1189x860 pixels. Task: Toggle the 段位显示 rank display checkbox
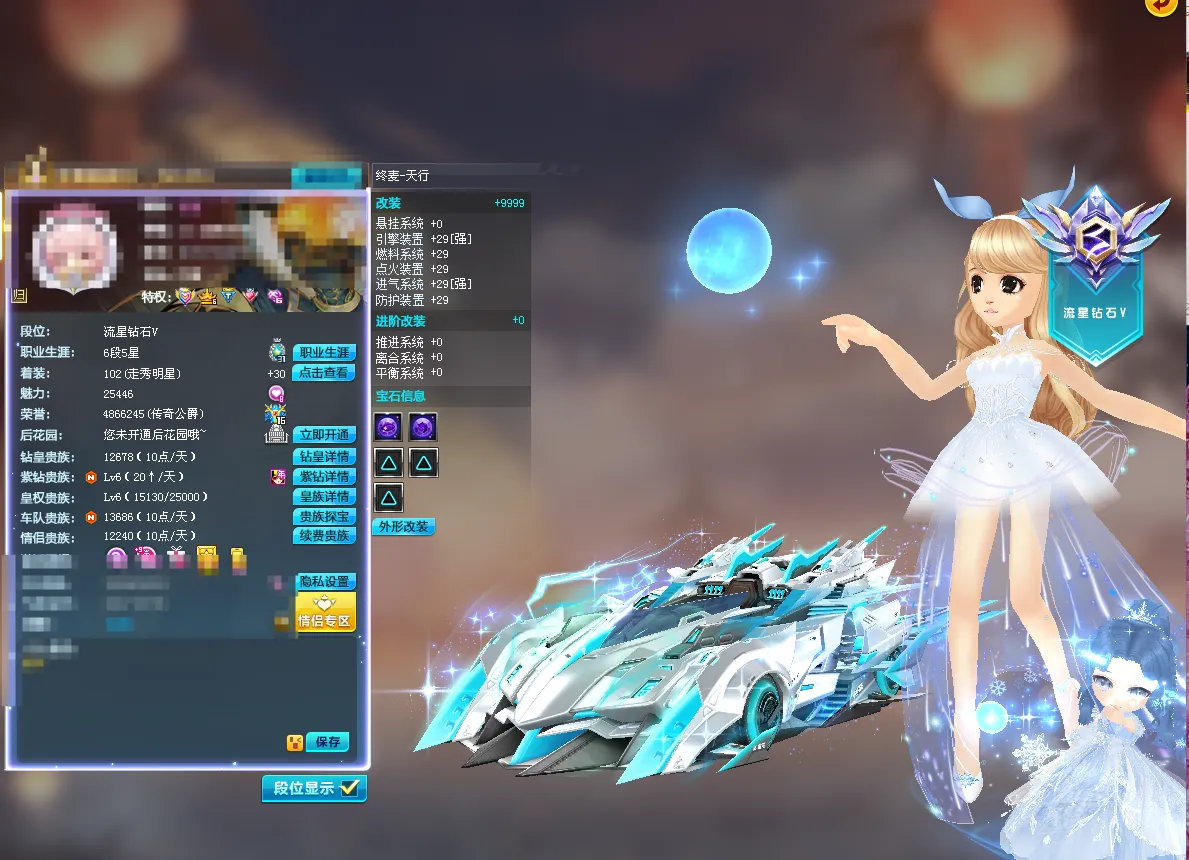349,788
